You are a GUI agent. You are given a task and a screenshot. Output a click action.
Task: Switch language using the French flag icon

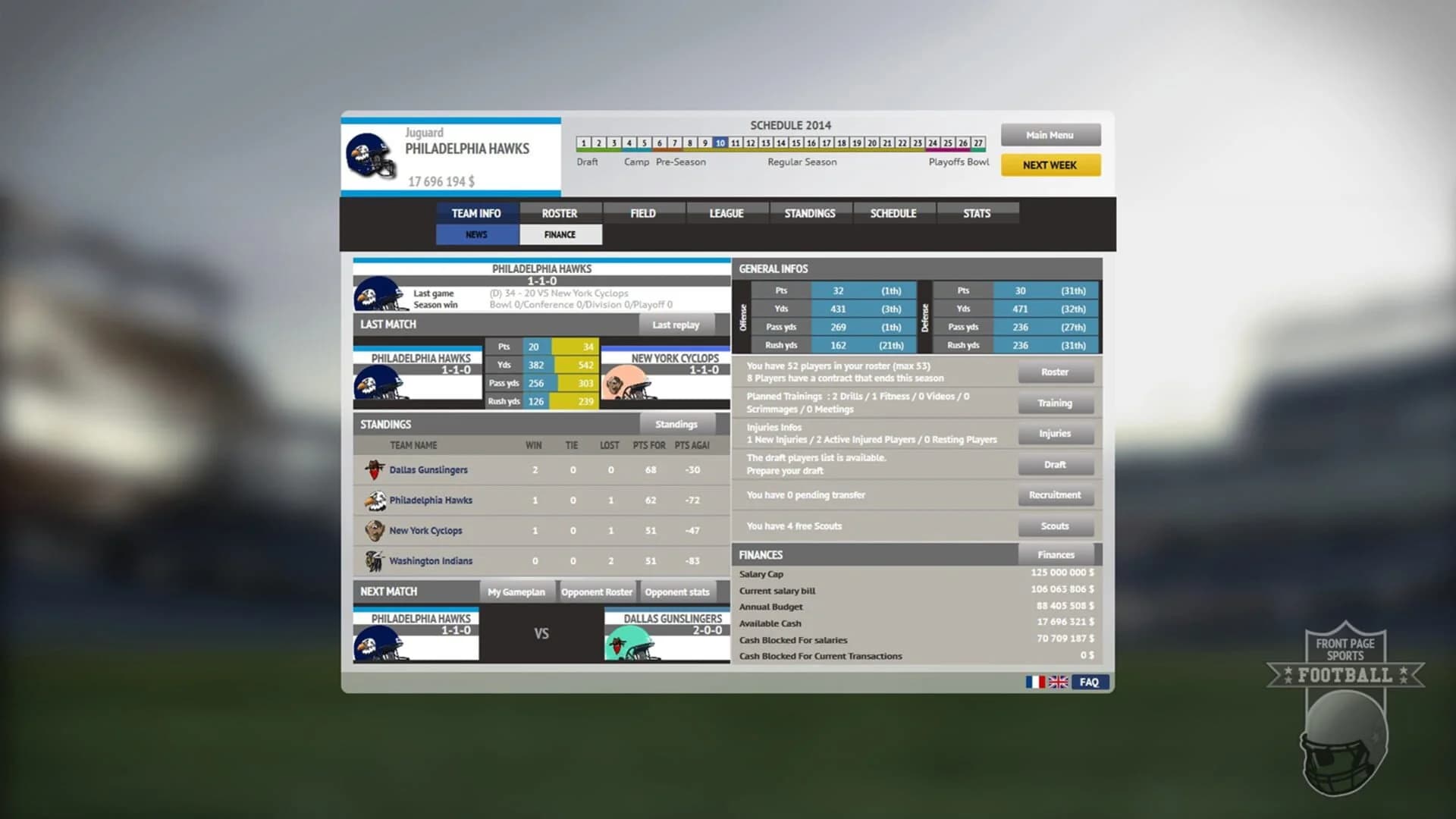[1034, 682]
